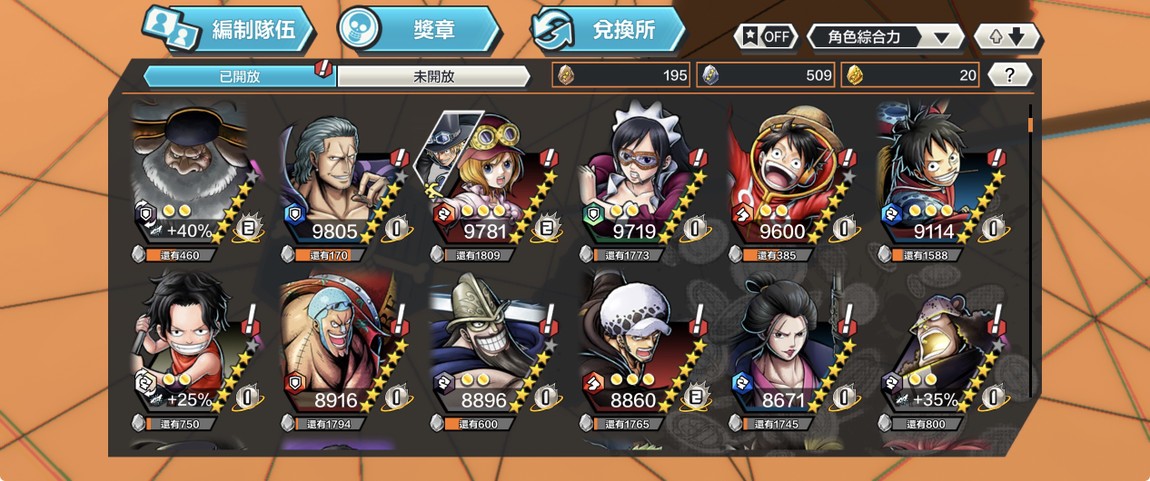Viewport: 1150px width, 481px height.
Task: Open the question mark help button
Action: coord(1009,75)
